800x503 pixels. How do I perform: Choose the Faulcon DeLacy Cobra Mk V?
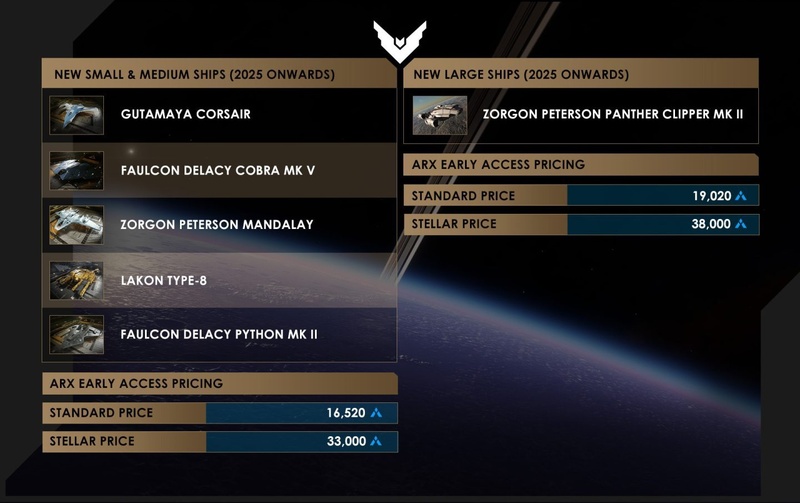click(218, 170)
